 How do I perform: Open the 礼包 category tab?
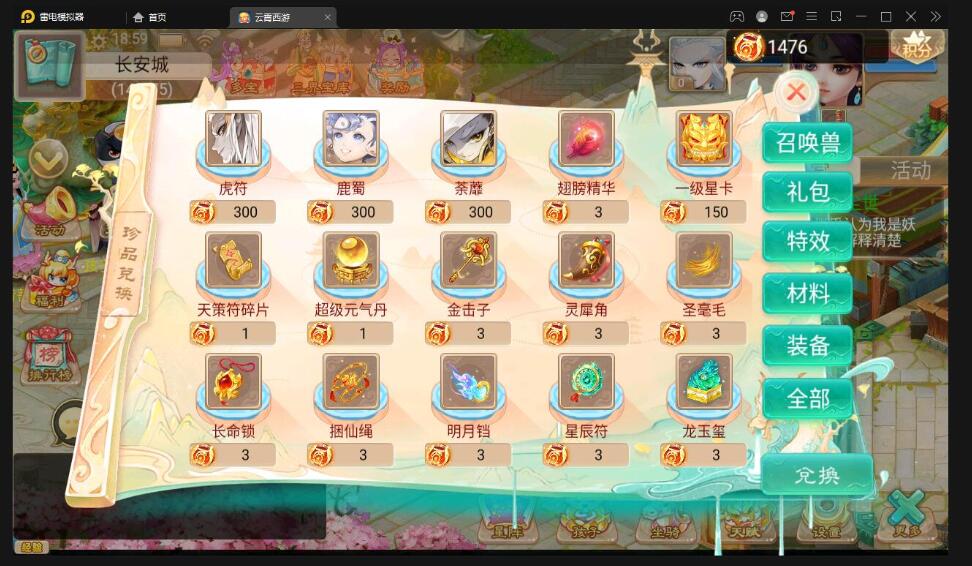[x=807, y=191]
